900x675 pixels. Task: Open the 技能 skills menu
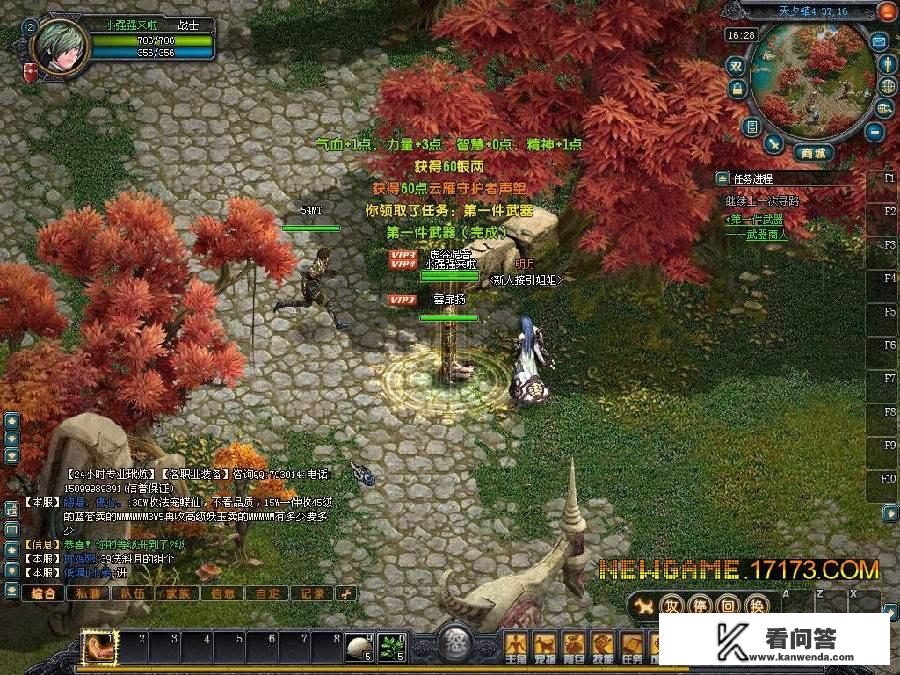click(x=603, y=645)
